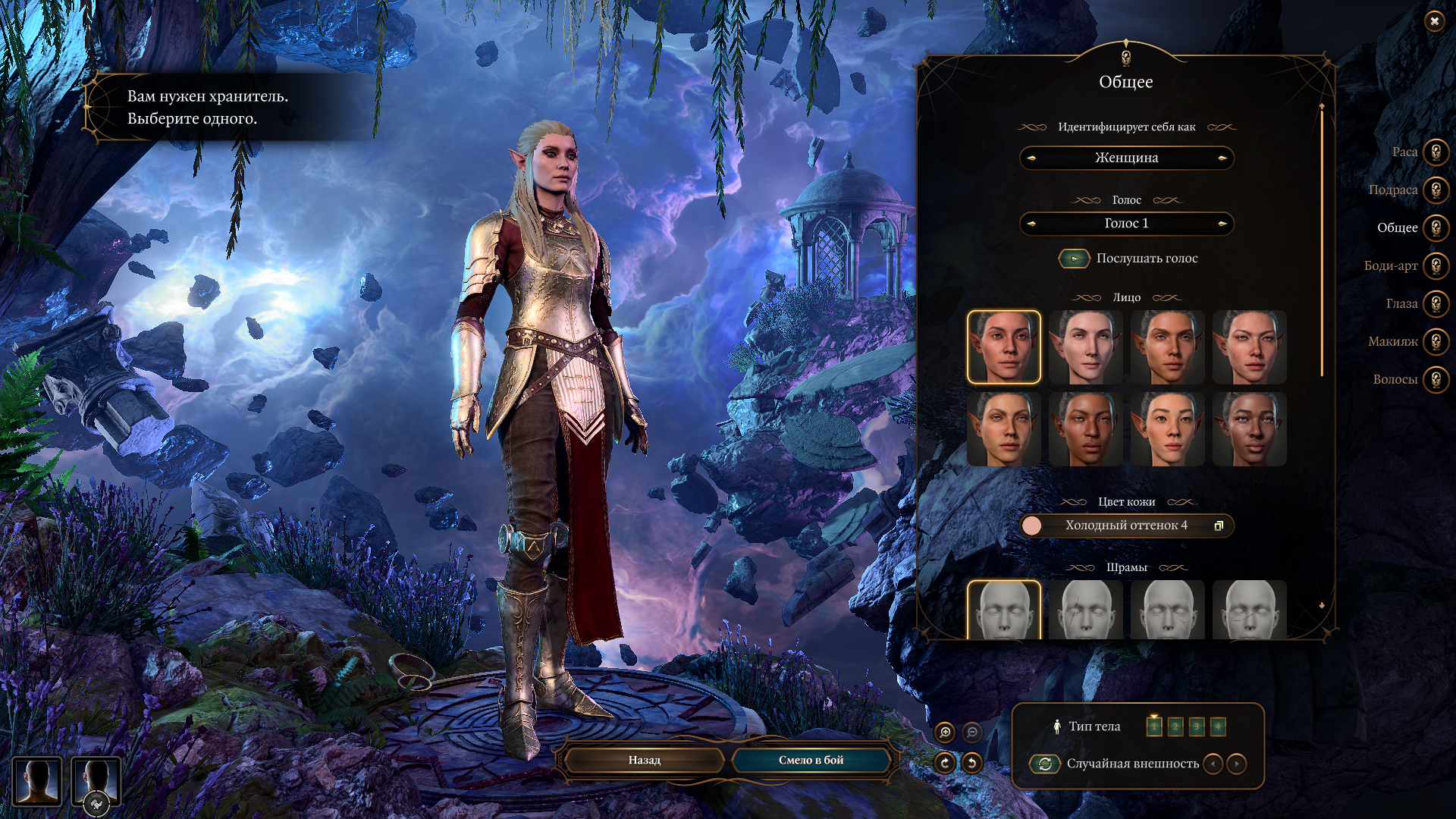This screenshot has width=1456, height=819.
Task: Switch to the Глаза tab
Action: click(x=1436, y=304)
